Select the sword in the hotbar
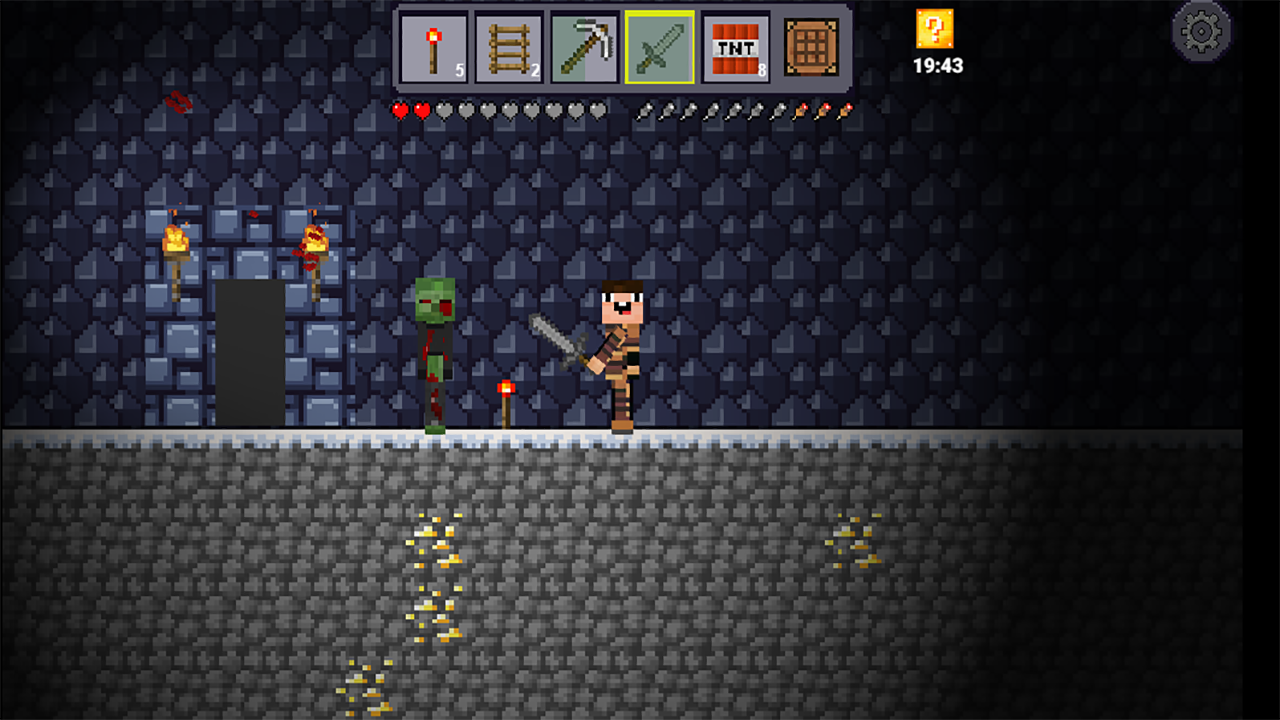The height and width of the screenshot is (720, 1280). pyautogui.click(x=660, y=46)
